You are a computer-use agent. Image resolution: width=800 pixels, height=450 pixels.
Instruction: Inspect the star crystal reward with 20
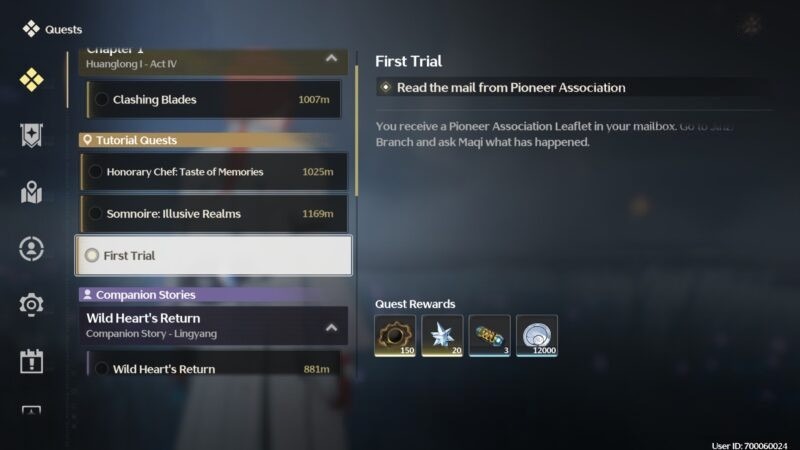442,336
